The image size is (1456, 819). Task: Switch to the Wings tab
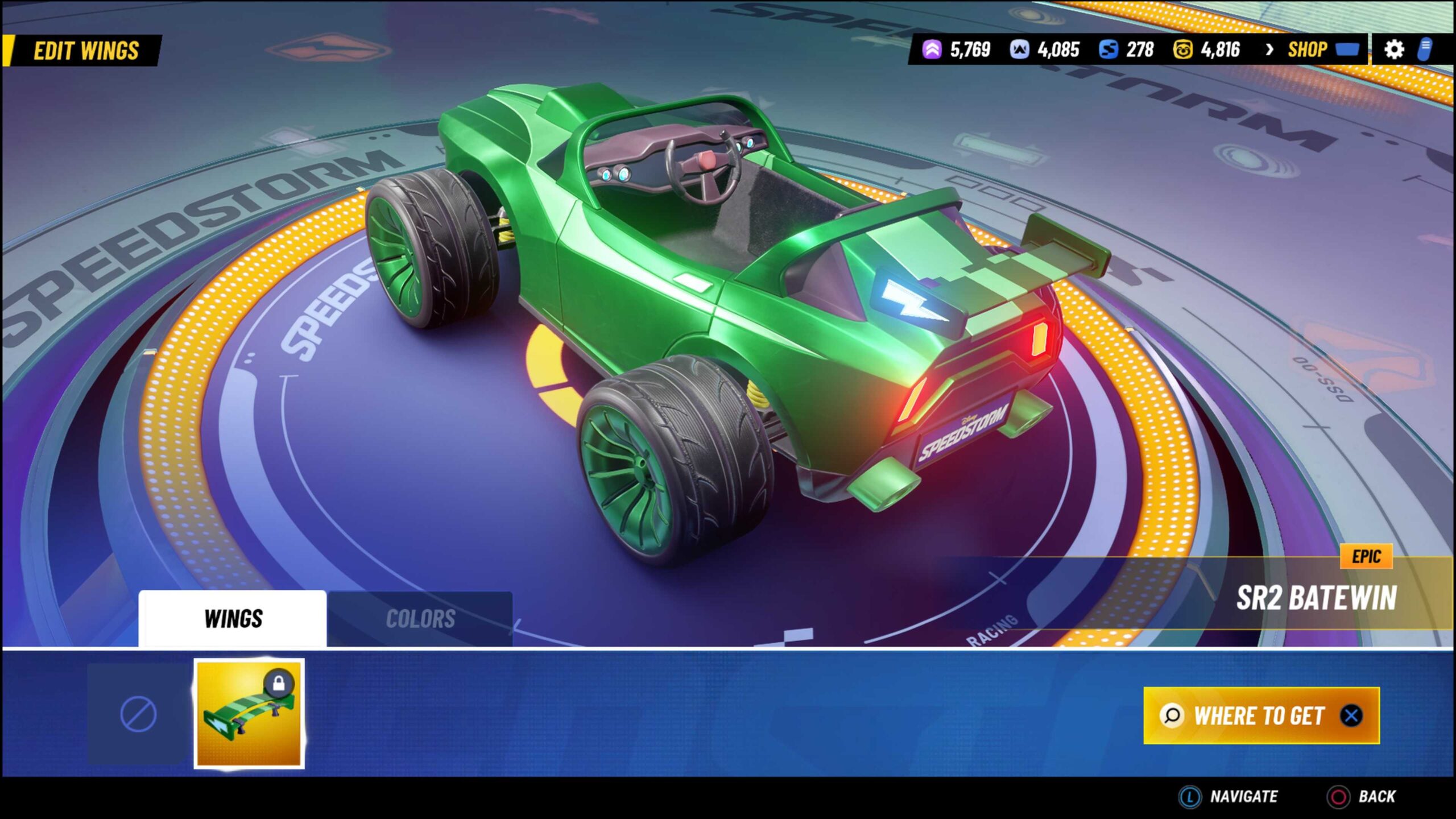click(233, 619)
